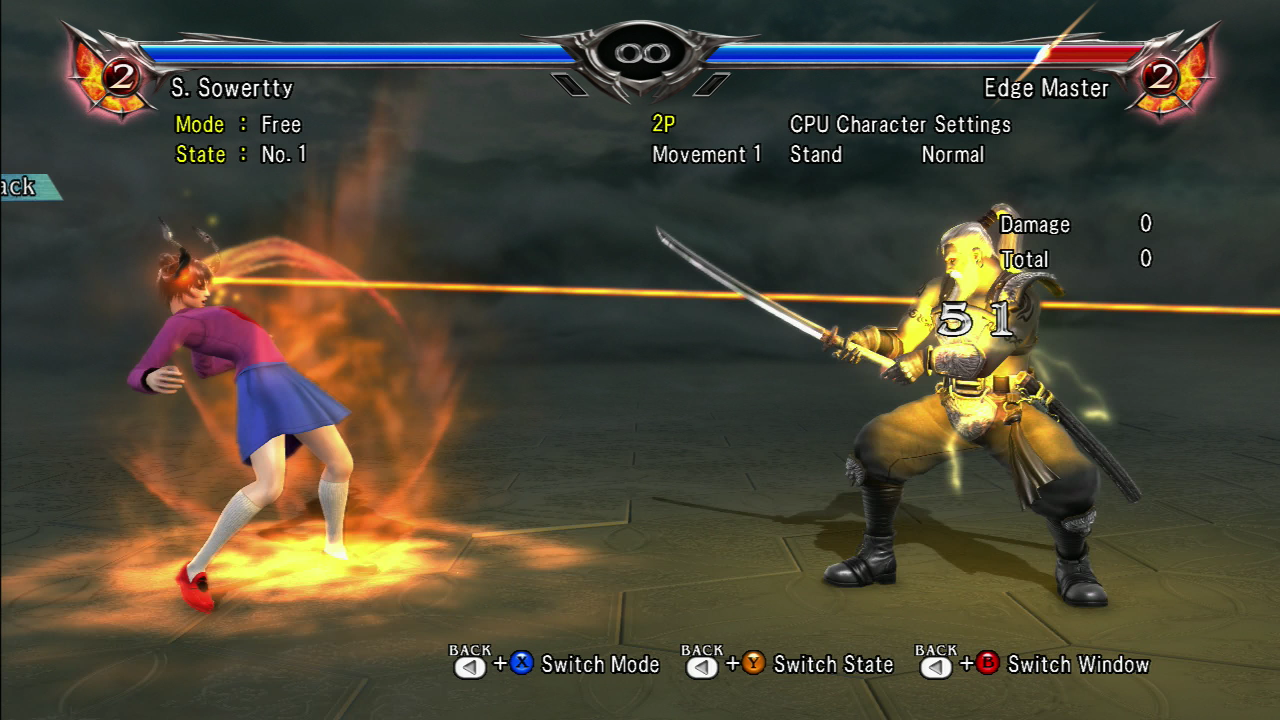Open the CPU Character Settings heading
The height and width of the screenshot is (720, 1280).
point(900,125)
